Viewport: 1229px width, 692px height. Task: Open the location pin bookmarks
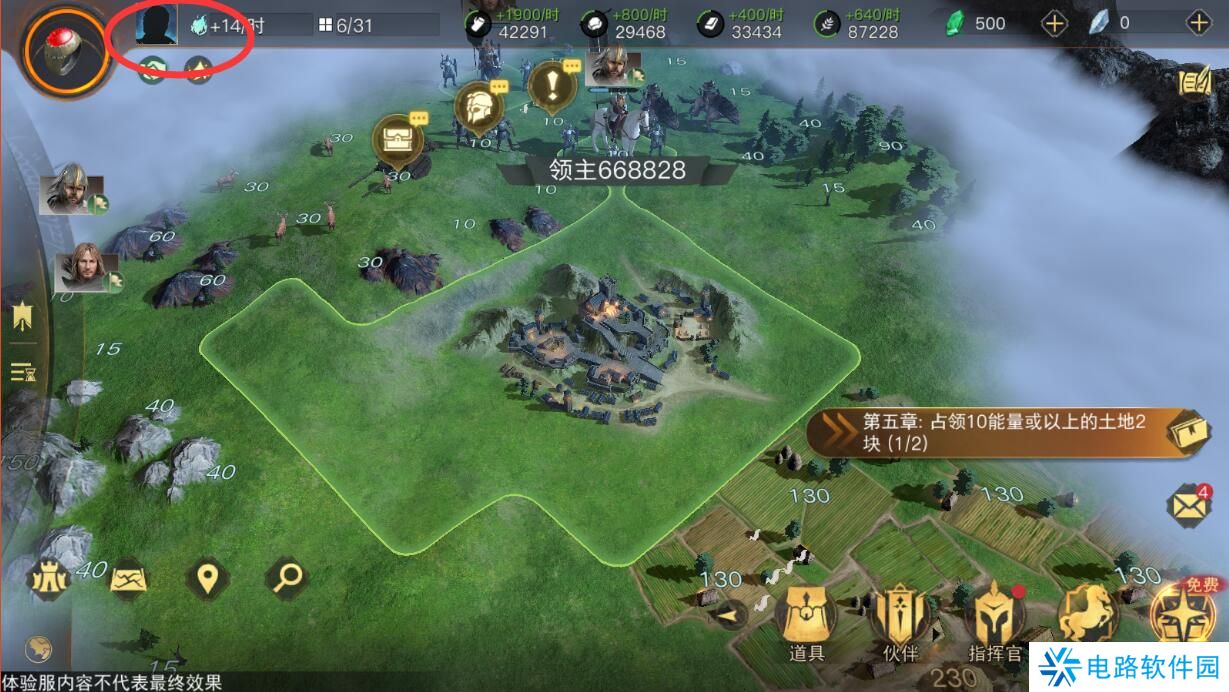tap(208, 578)
